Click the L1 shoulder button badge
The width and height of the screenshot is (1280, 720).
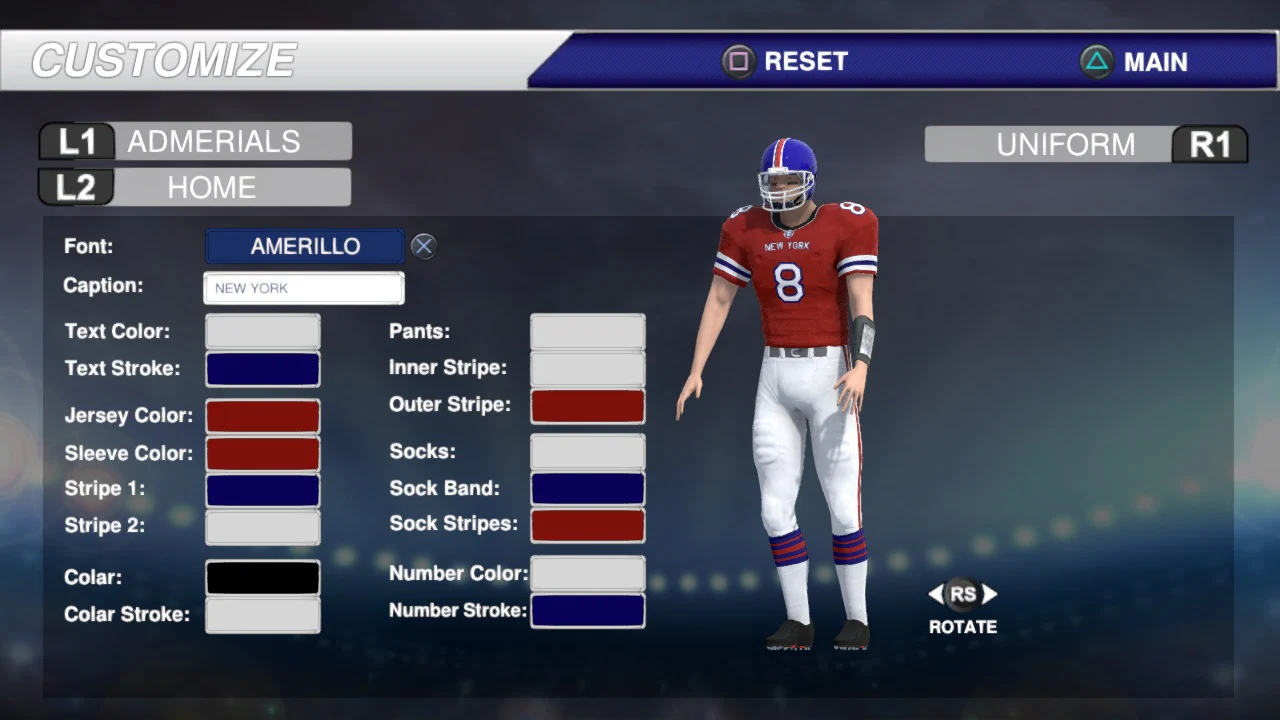pyautogui.click(x=75, y=141)
